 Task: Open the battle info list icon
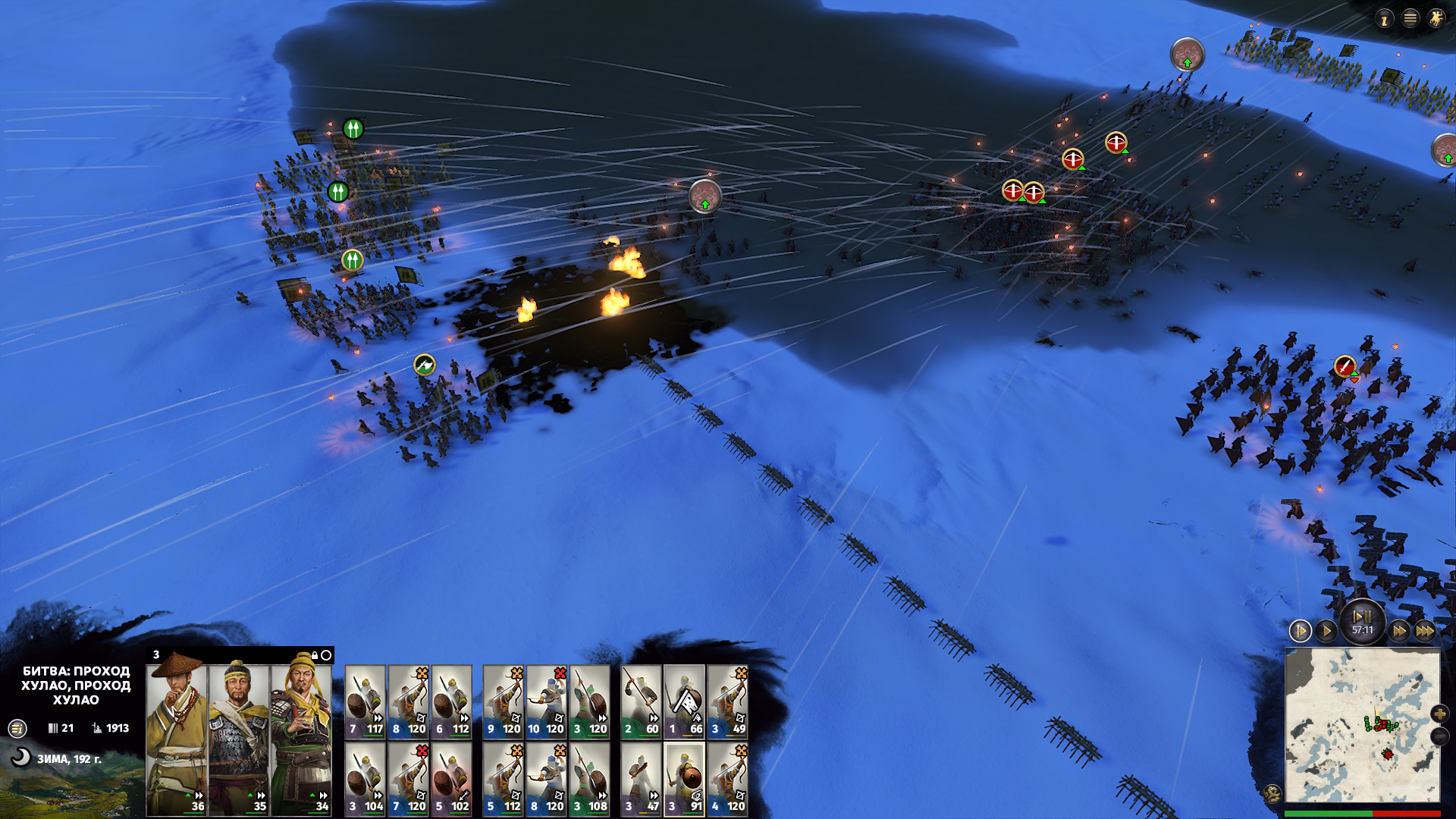coord(17,729)
